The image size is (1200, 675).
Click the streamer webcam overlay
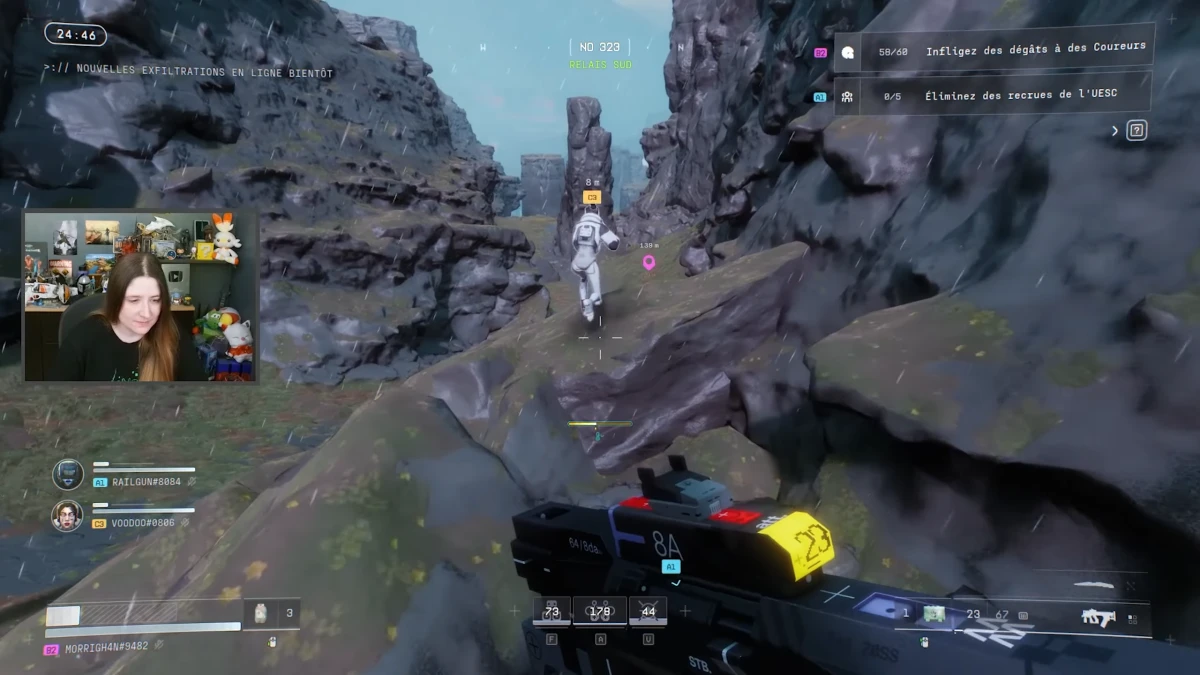140,295
